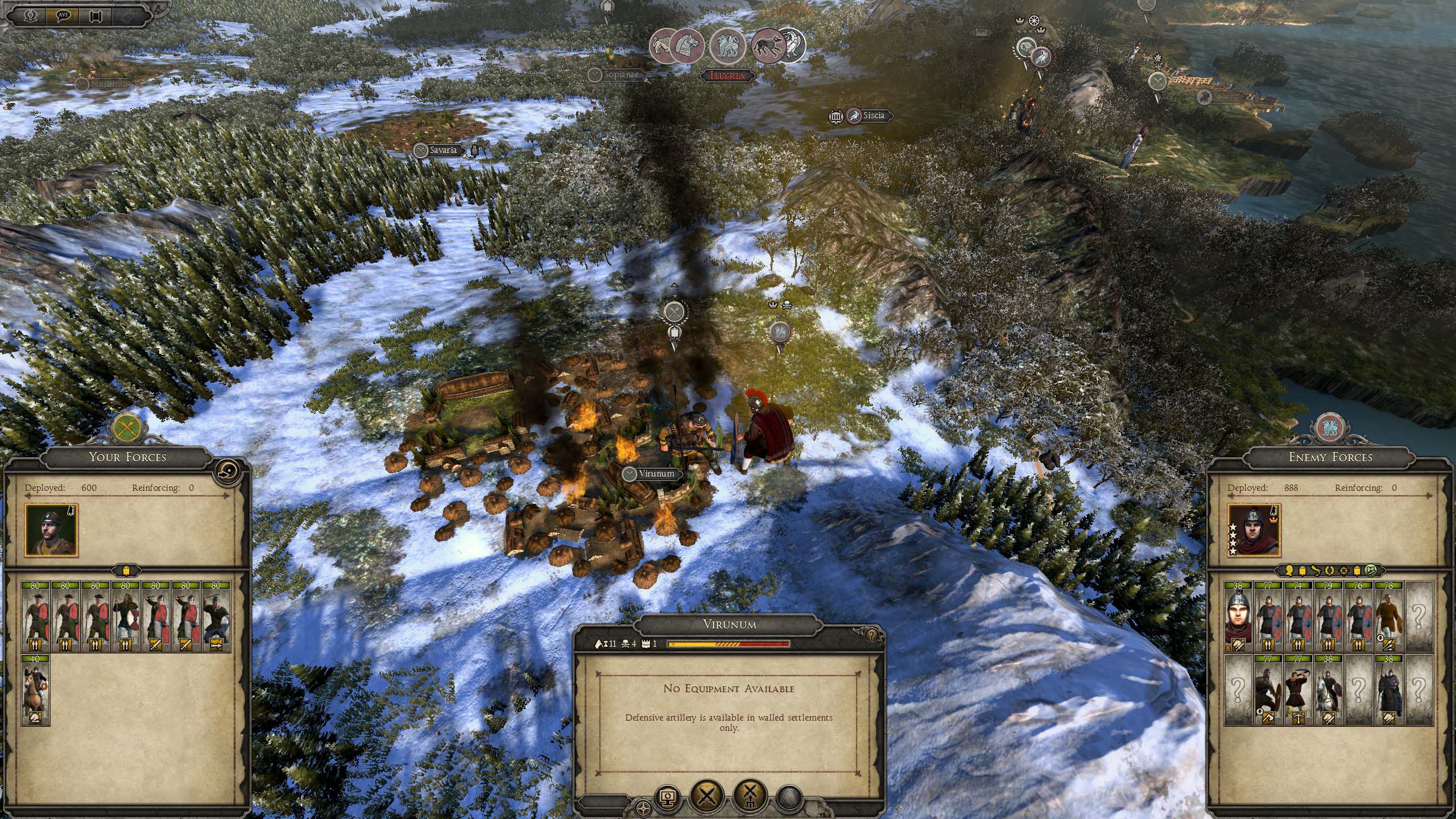Select your general's portrait in Your Forces

pyautogui.click(x=51, y=530)
